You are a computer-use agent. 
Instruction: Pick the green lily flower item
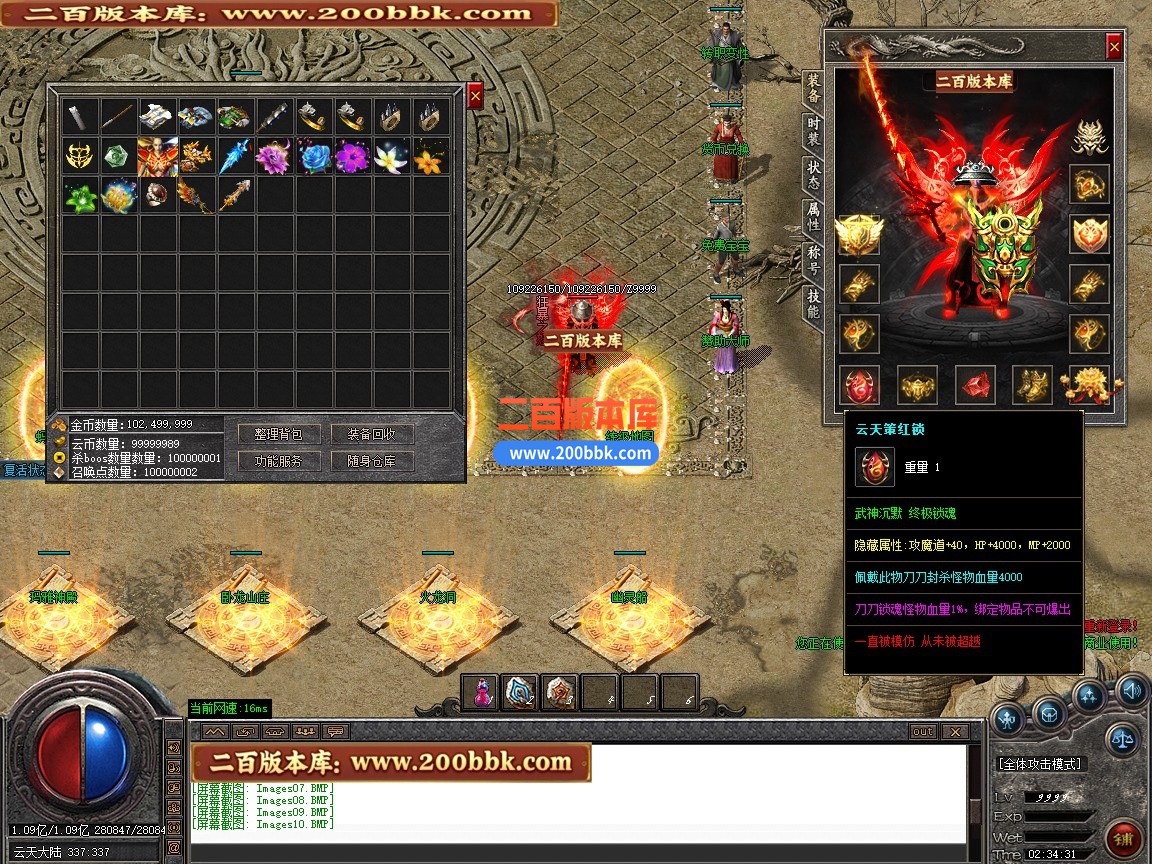coord(80,196)
